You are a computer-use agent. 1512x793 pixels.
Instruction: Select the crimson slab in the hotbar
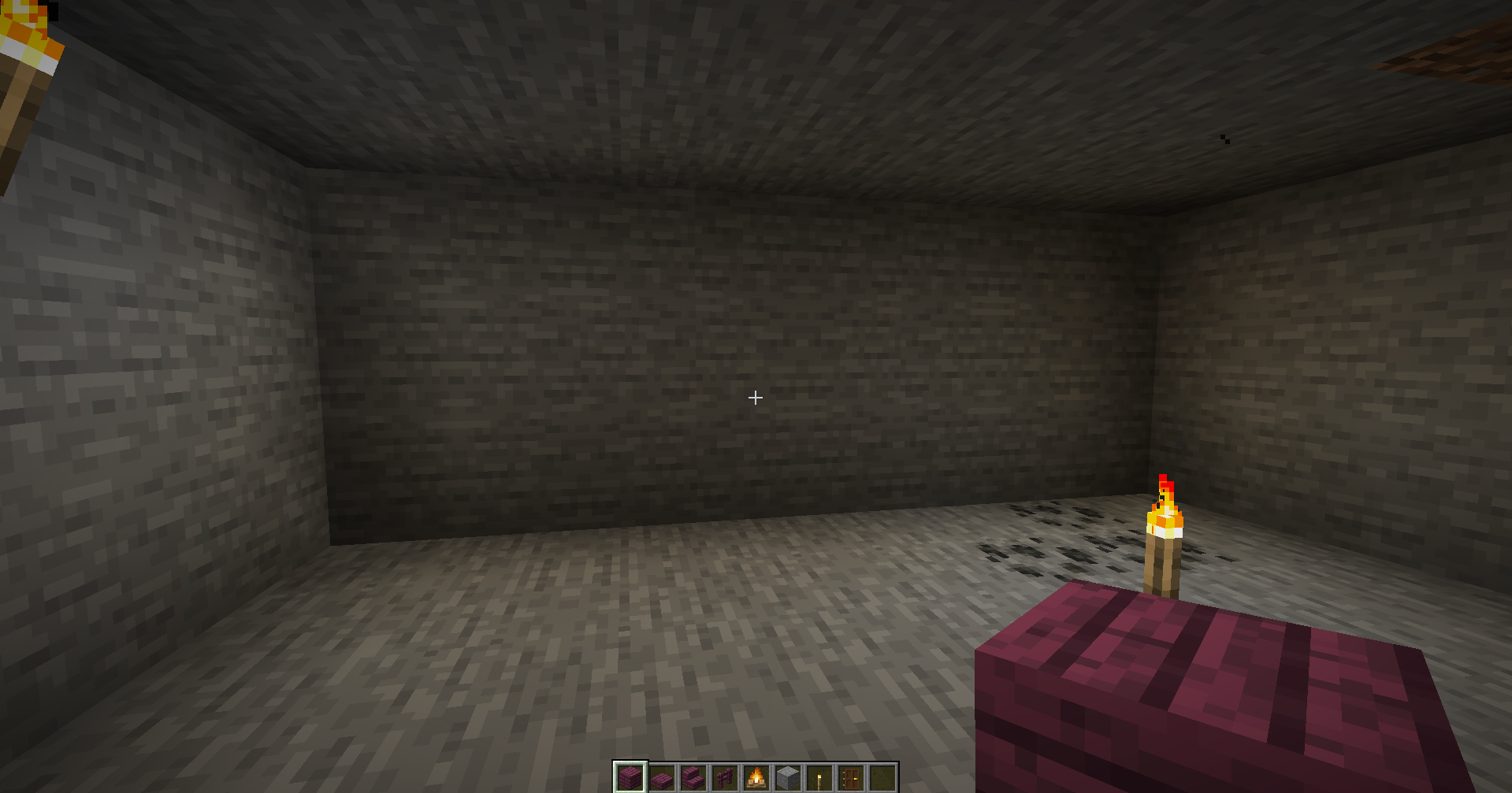tap(662, 776)
